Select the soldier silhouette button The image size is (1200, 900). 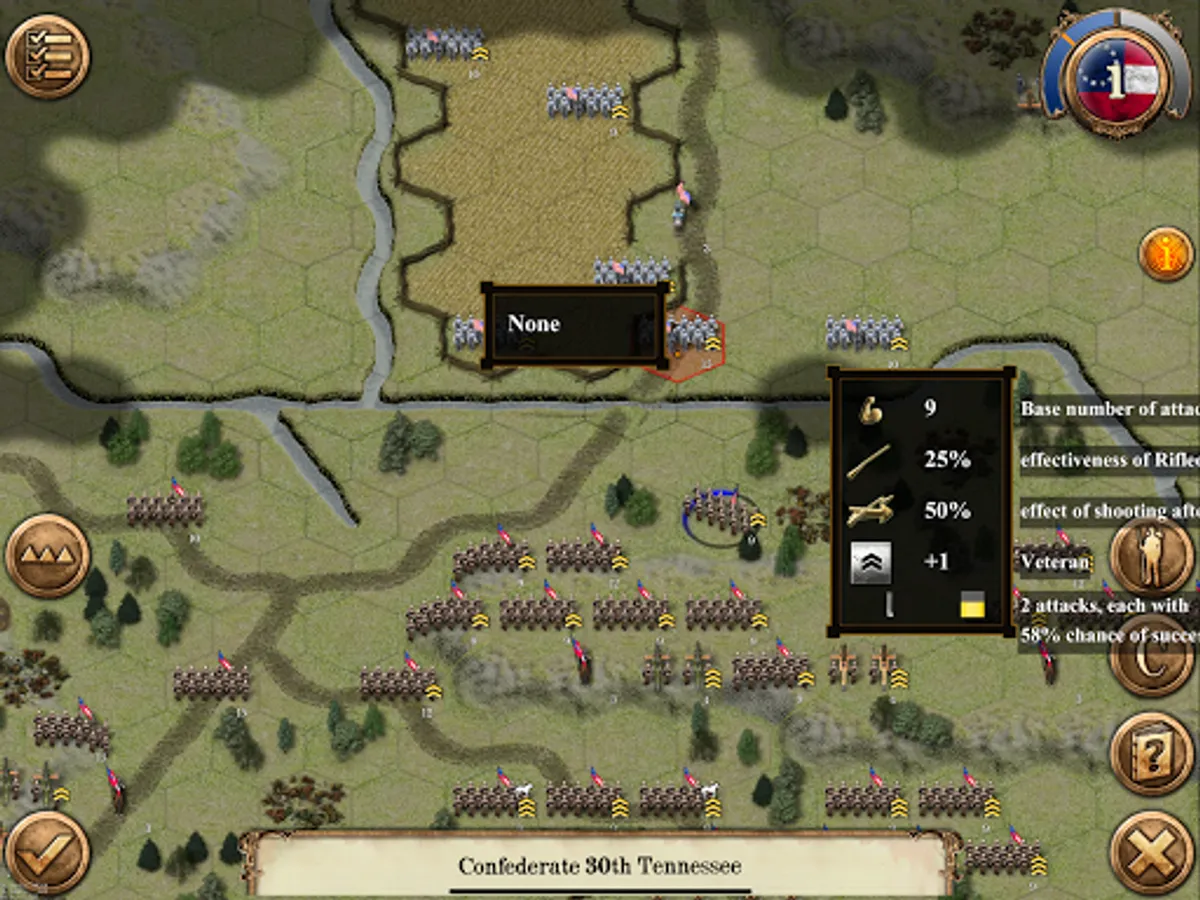tap(1151, 556)
